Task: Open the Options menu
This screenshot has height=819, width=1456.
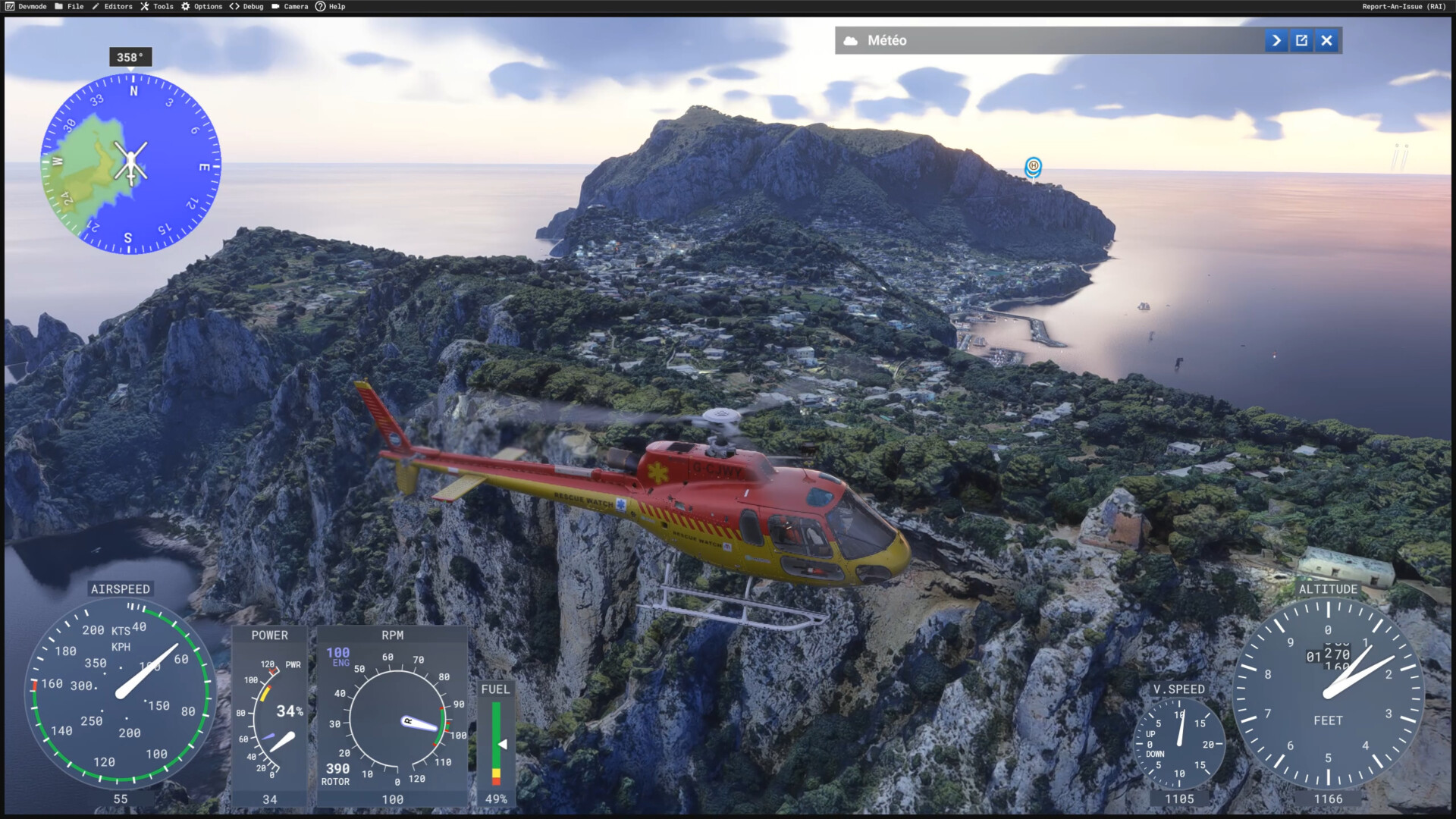Action: (x=202, y=6)
